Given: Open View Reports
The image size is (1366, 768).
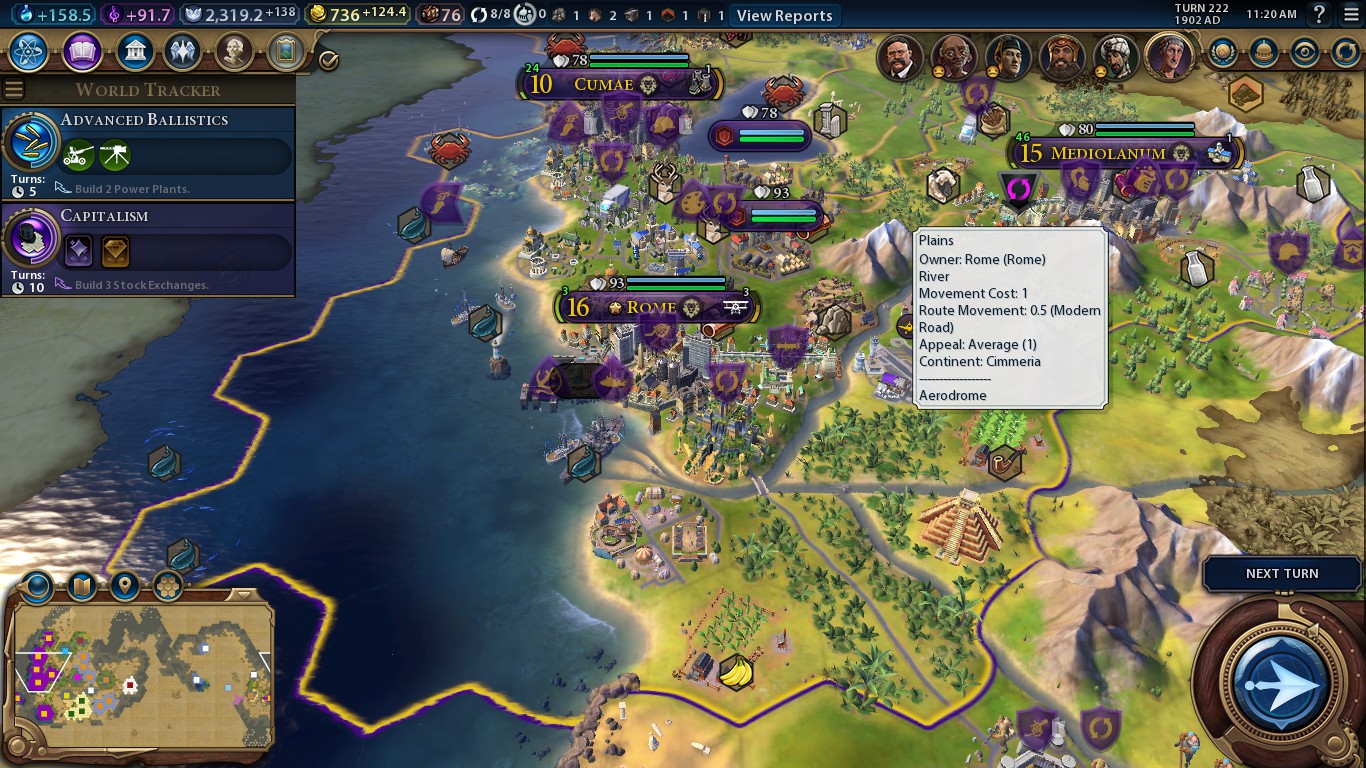Looking at the screenshot, I should pyautogui.click(x=785, y=15).
